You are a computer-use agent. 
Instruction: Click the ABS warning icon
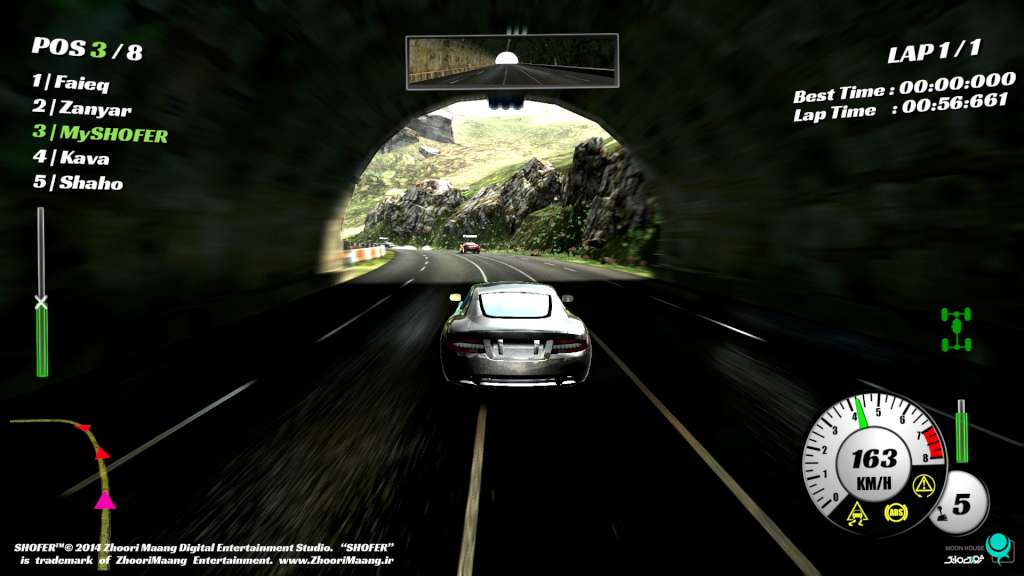point(895,513)
